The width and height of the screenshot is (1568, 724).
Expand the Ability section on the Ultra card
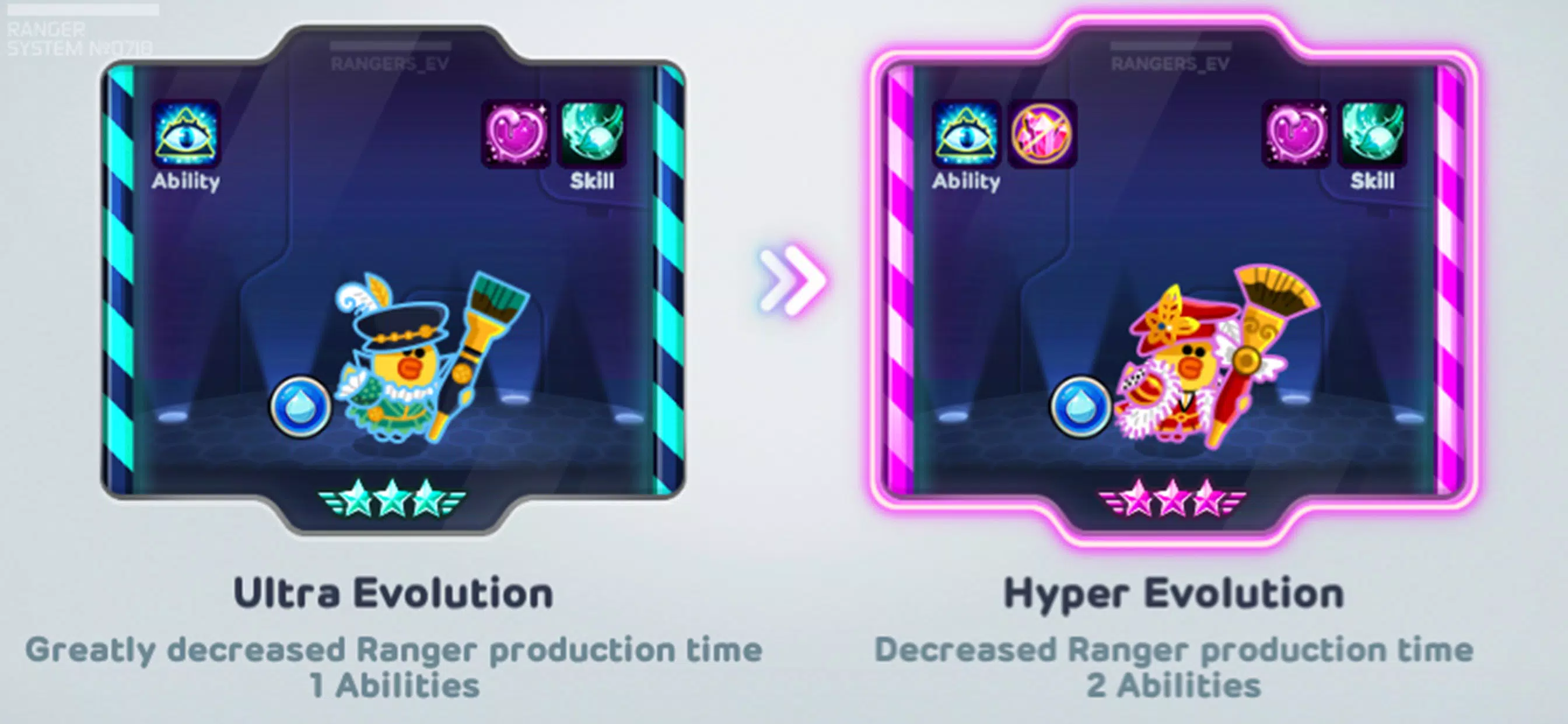[185, 181]
